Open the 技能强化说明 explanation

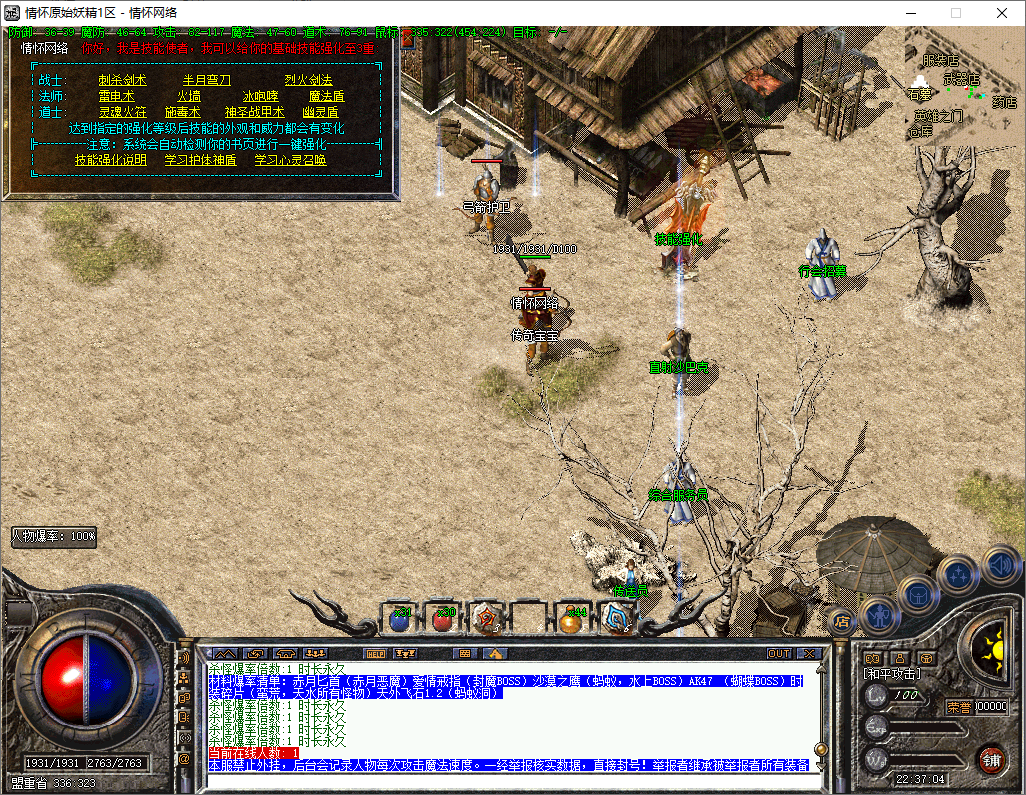tap(111, 159)
